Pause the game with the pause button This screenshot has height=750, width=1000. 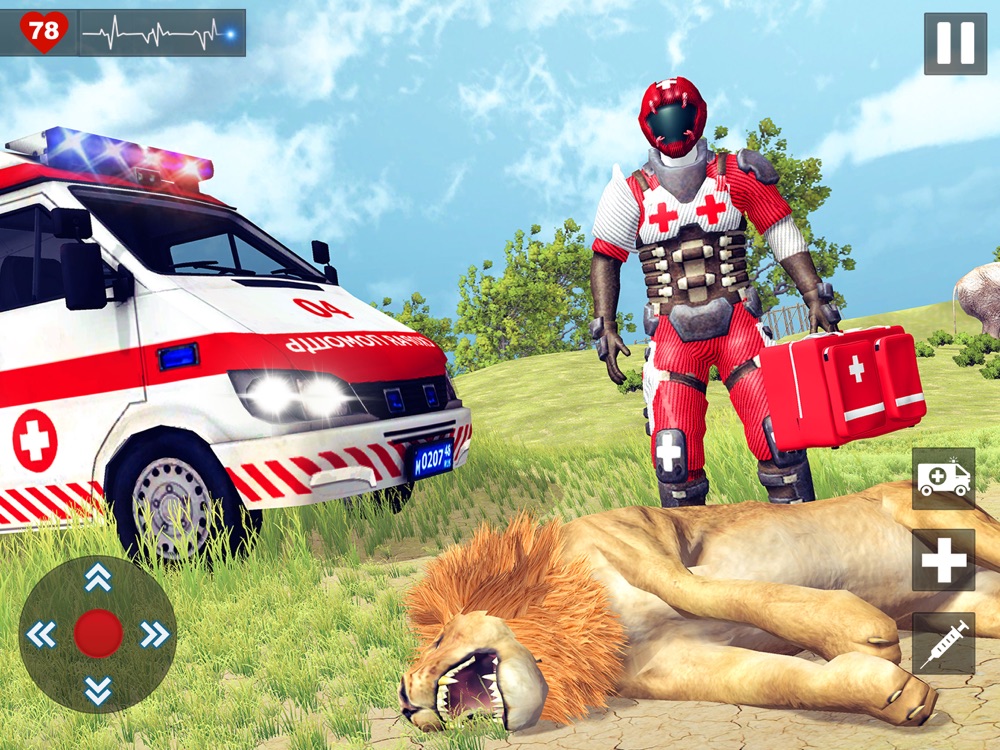[x=954, y=44]
